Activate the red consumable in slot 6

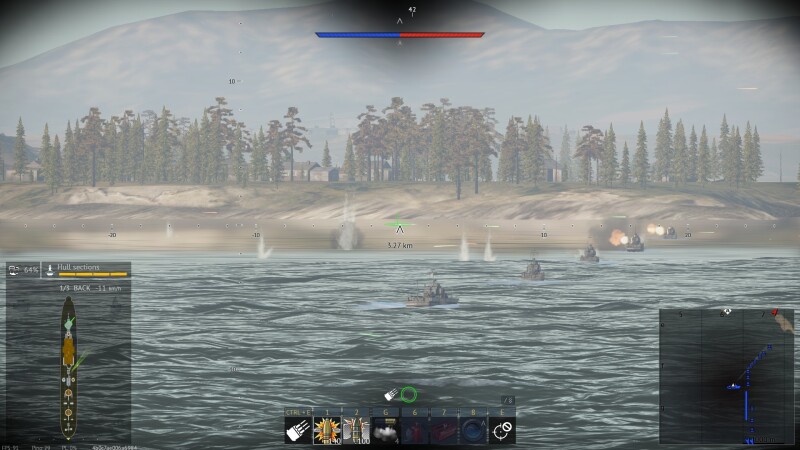point(415,429)
